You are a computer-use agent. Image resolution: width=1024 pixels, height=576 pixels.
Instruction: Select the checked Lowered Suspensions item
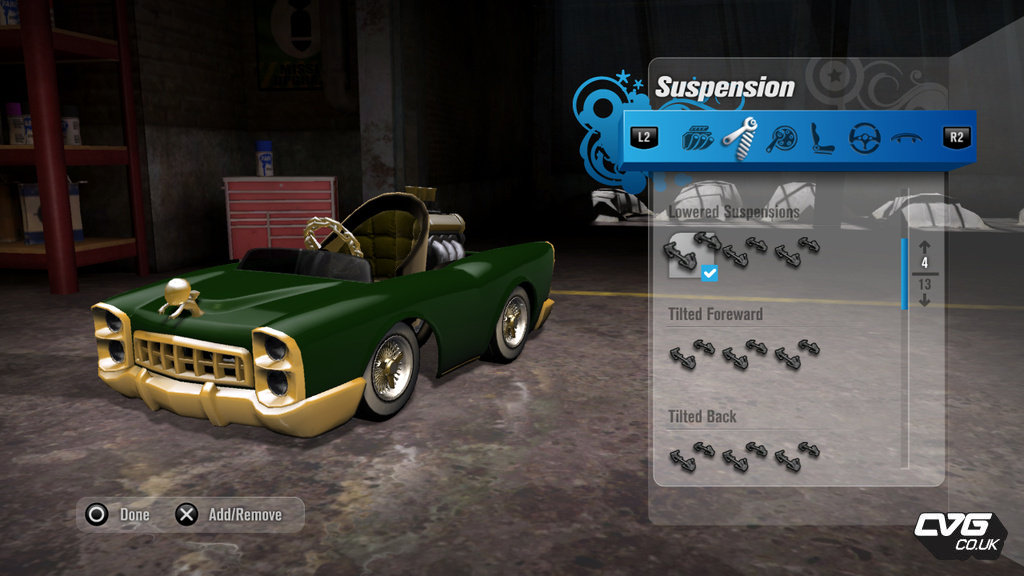tap(685, 255)
